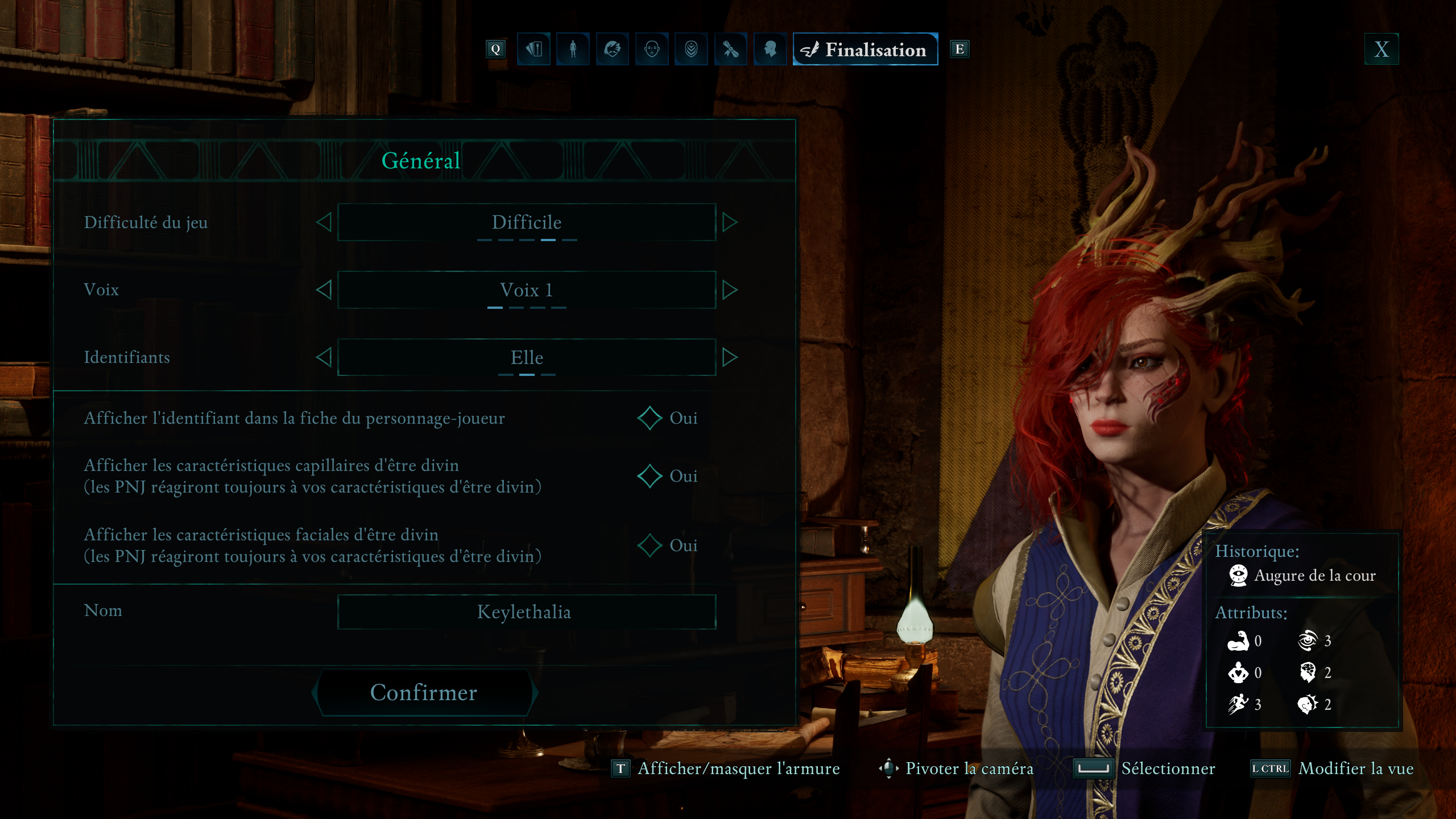The width and height of the screenshot is (1456, 819).
Task: Switch to the Finalisation tab
Action: [865, 49]
